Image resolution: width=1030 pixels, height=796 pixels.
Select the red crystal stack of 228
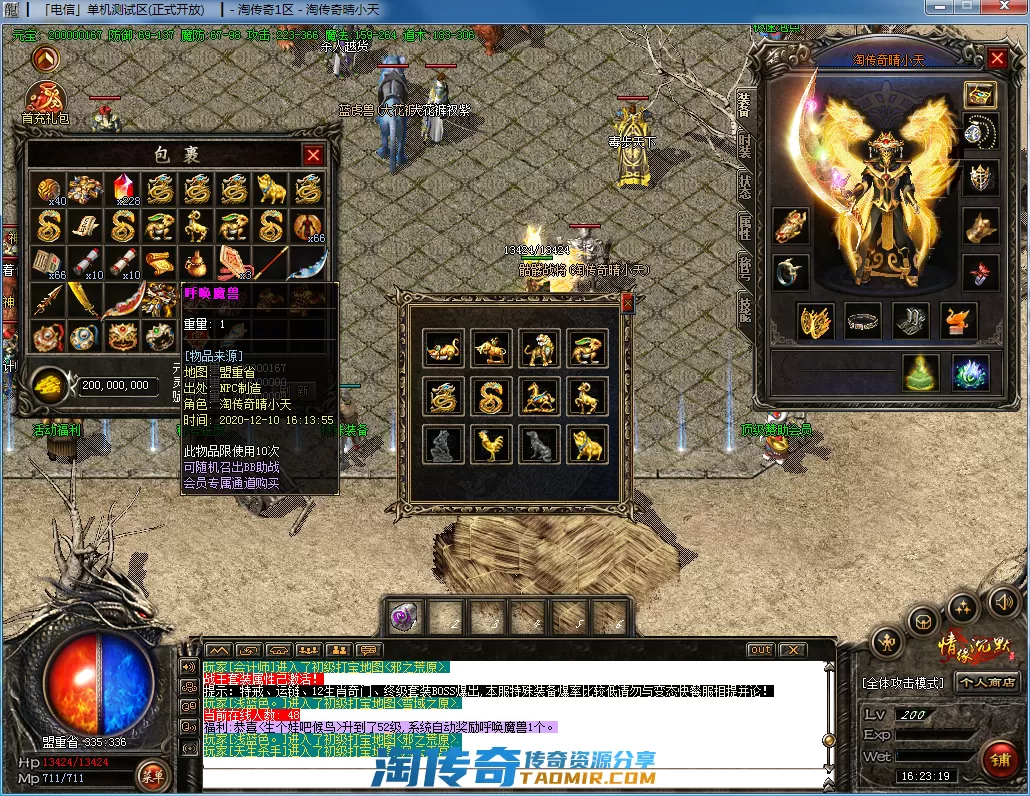tap(125, 189)
